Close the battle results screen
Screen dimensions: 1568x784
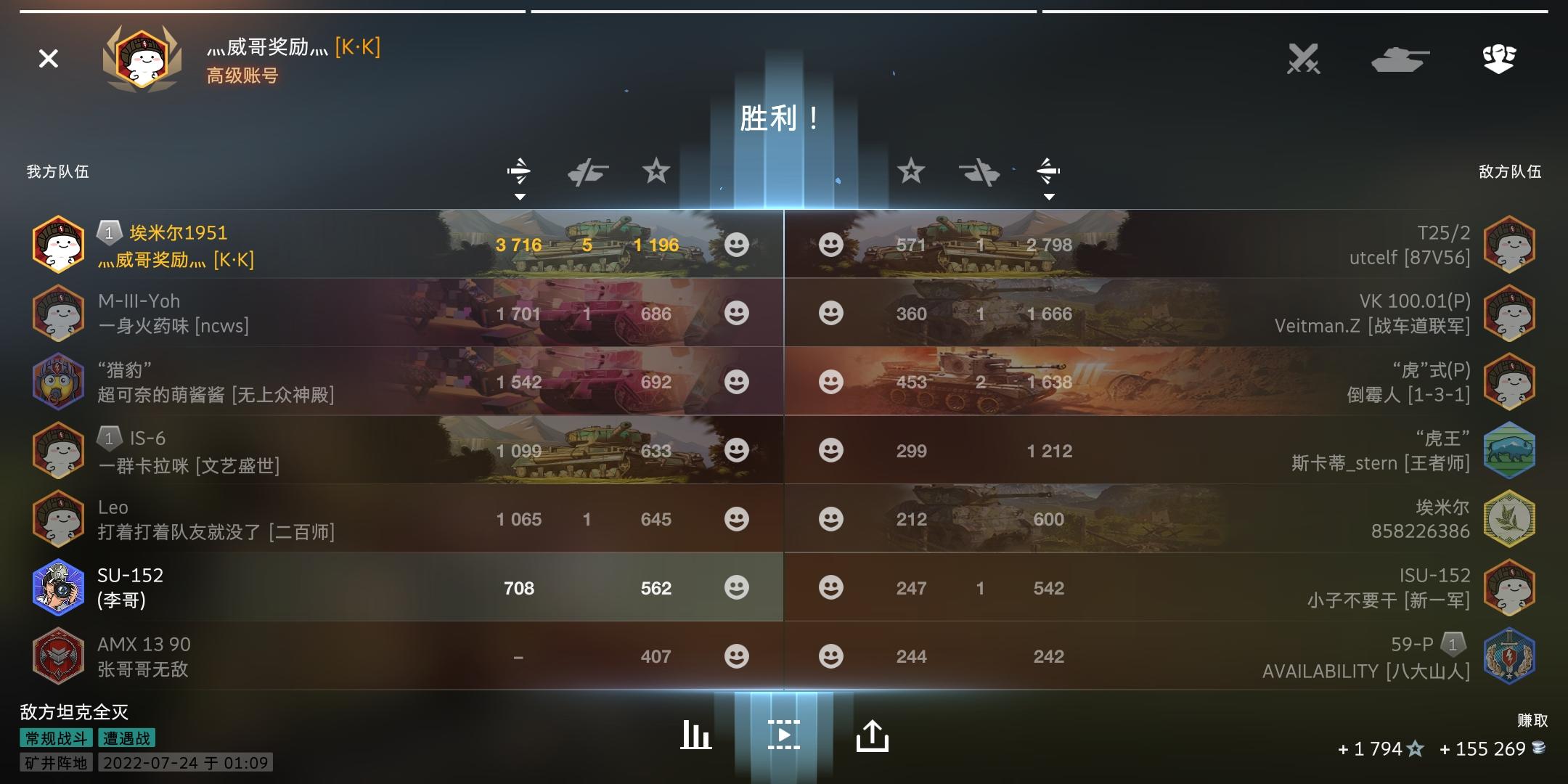(48, 60)
